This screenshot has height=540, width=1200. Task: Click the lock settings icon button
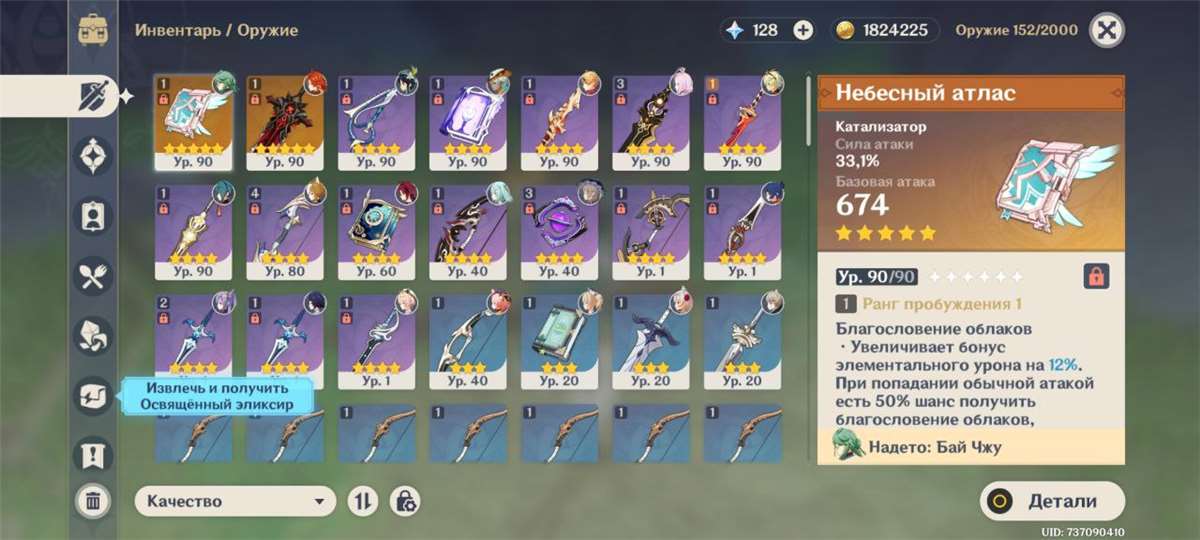pos(404,501)
